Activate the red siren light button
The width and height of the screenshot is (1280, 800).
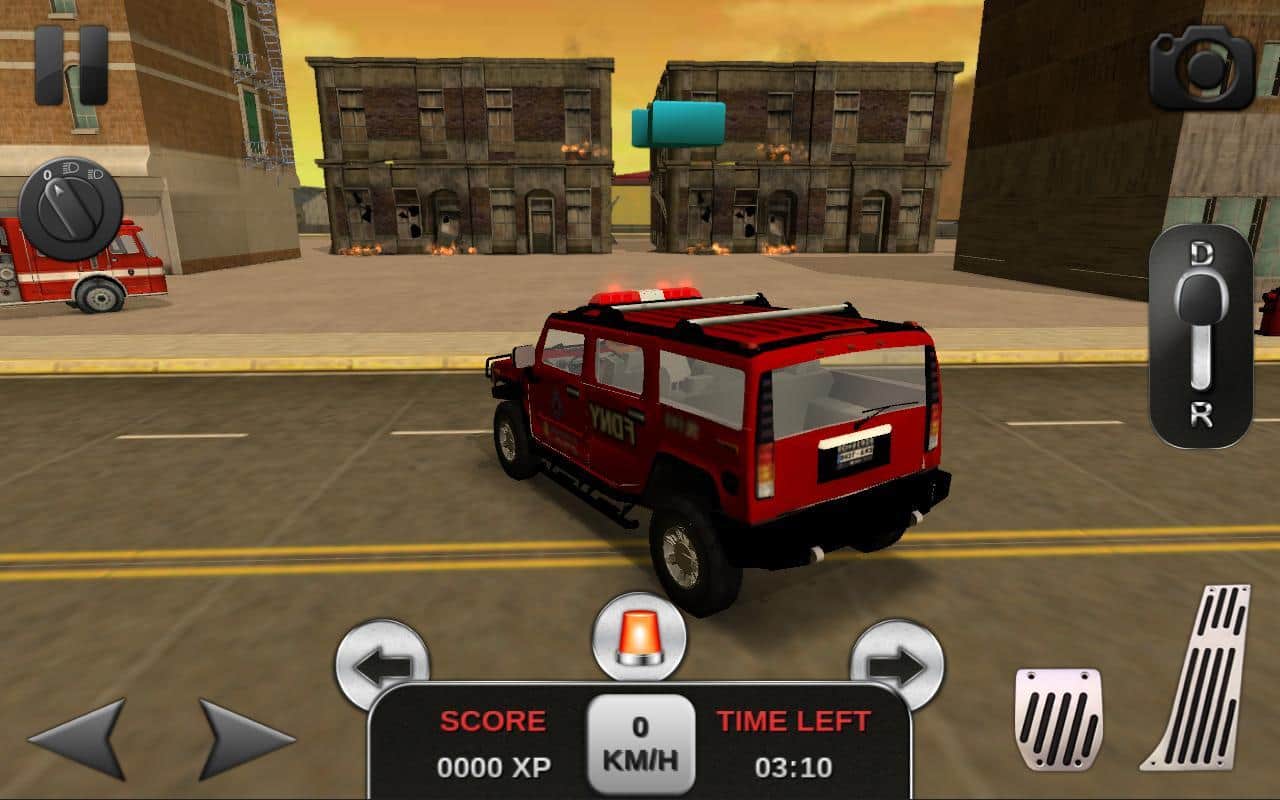point(639,637)
